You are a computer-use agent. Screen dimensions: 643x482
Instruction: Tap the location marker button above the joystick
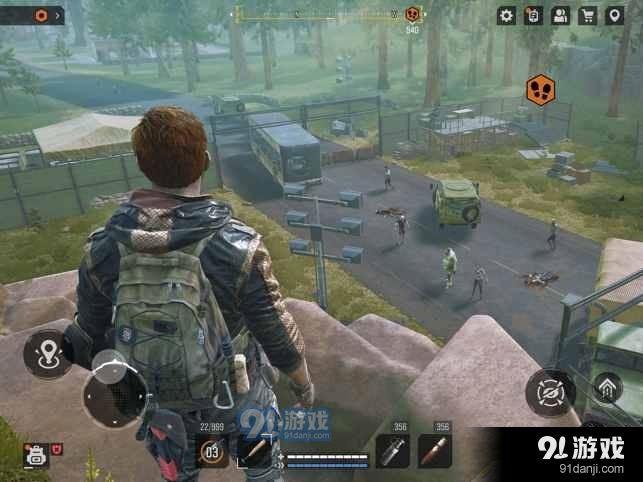(47, 353)
